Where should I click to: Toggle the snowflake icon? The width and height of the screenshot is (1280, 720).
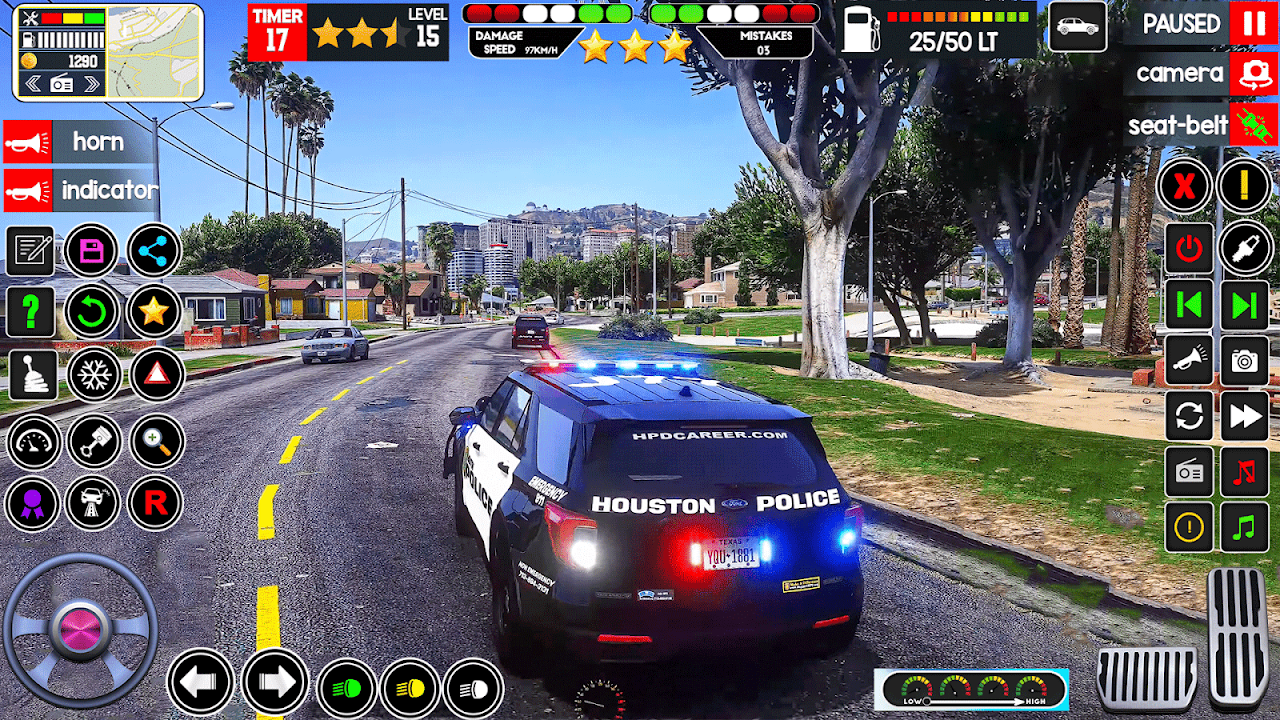pos(94,375)
